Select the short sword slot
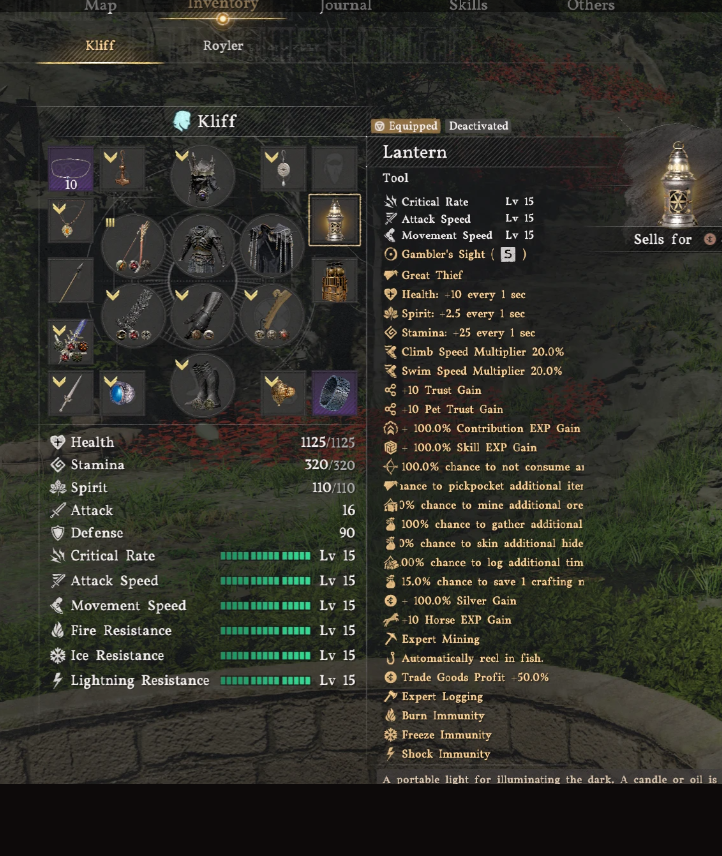 click(70, 393)
